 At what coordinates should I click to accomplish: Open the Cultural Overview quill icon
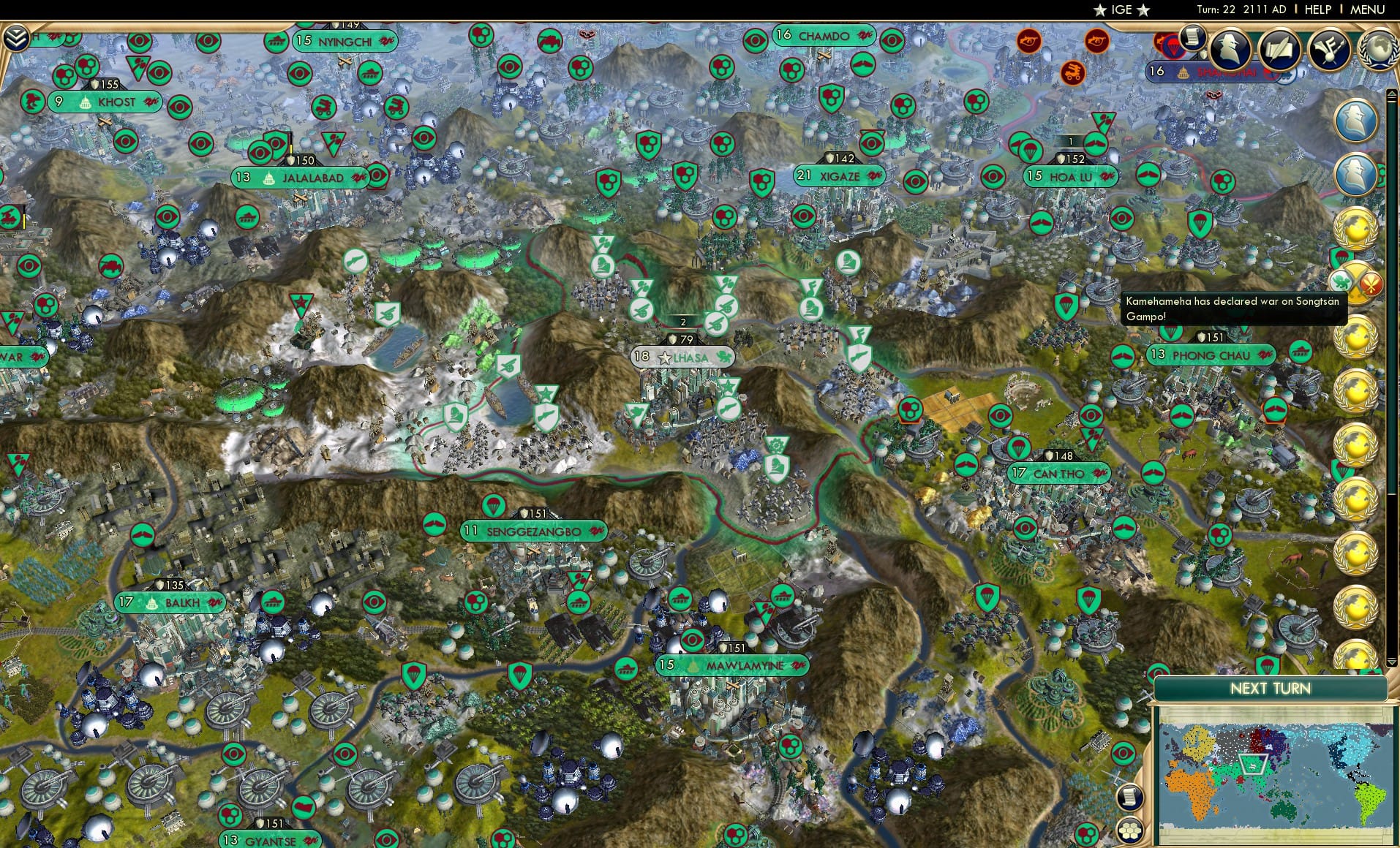coord(1279,50)
